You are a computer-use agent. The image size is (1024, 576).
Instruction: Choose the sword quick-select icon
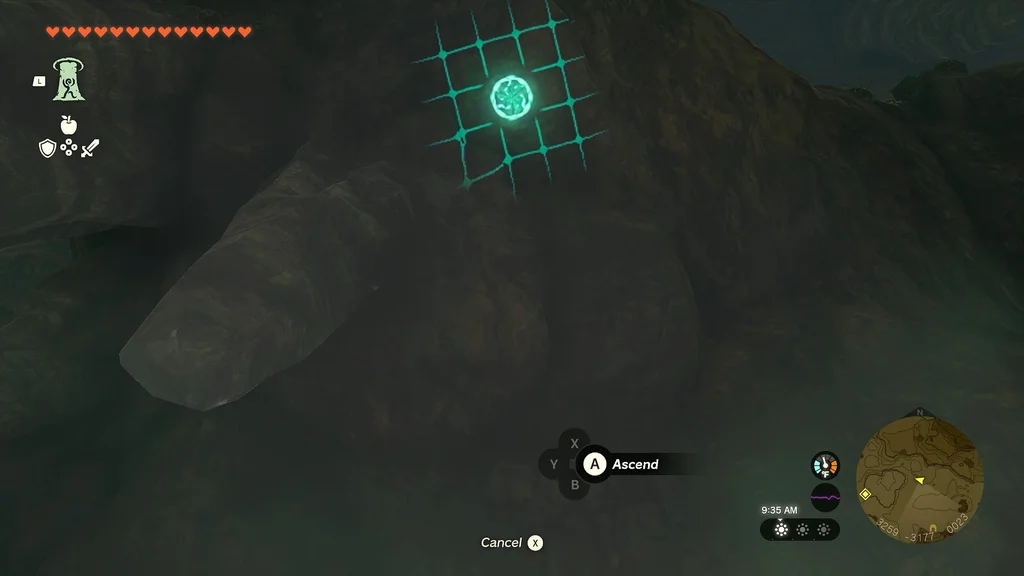click(x=90, y=149)
